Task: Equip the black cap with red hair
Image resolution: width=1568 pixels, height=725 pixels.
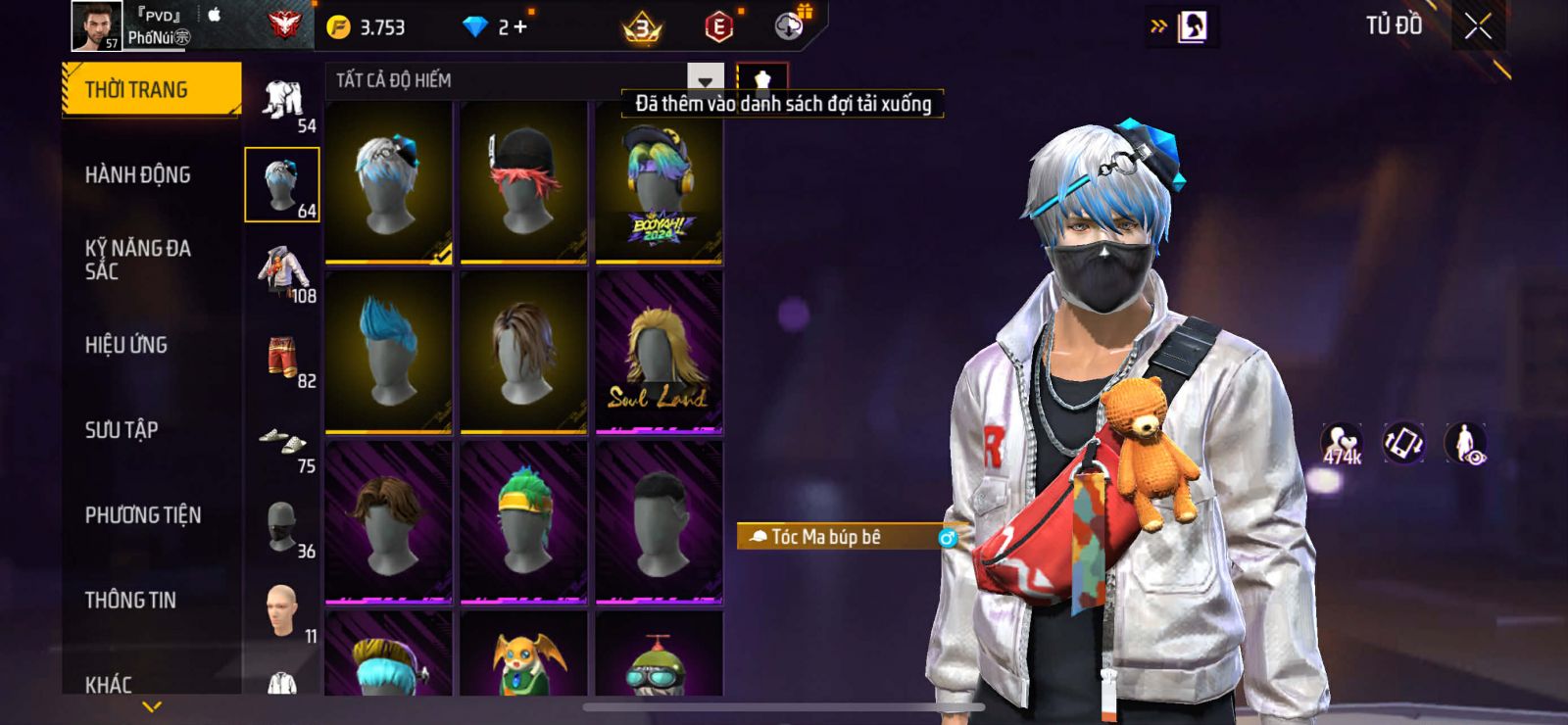Action: [523, 182]
